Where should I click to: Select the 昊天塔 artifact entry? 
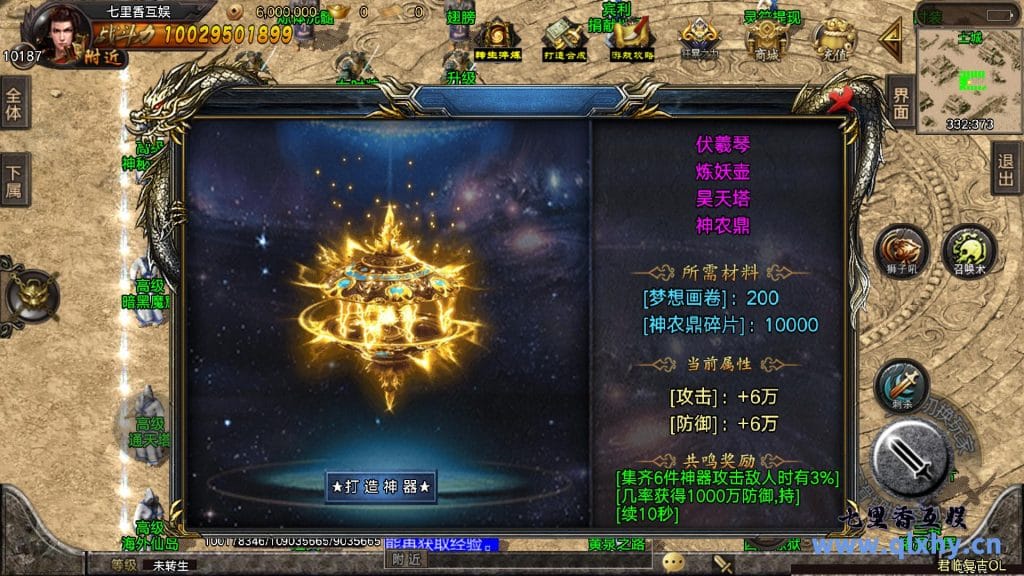point(723,198)
